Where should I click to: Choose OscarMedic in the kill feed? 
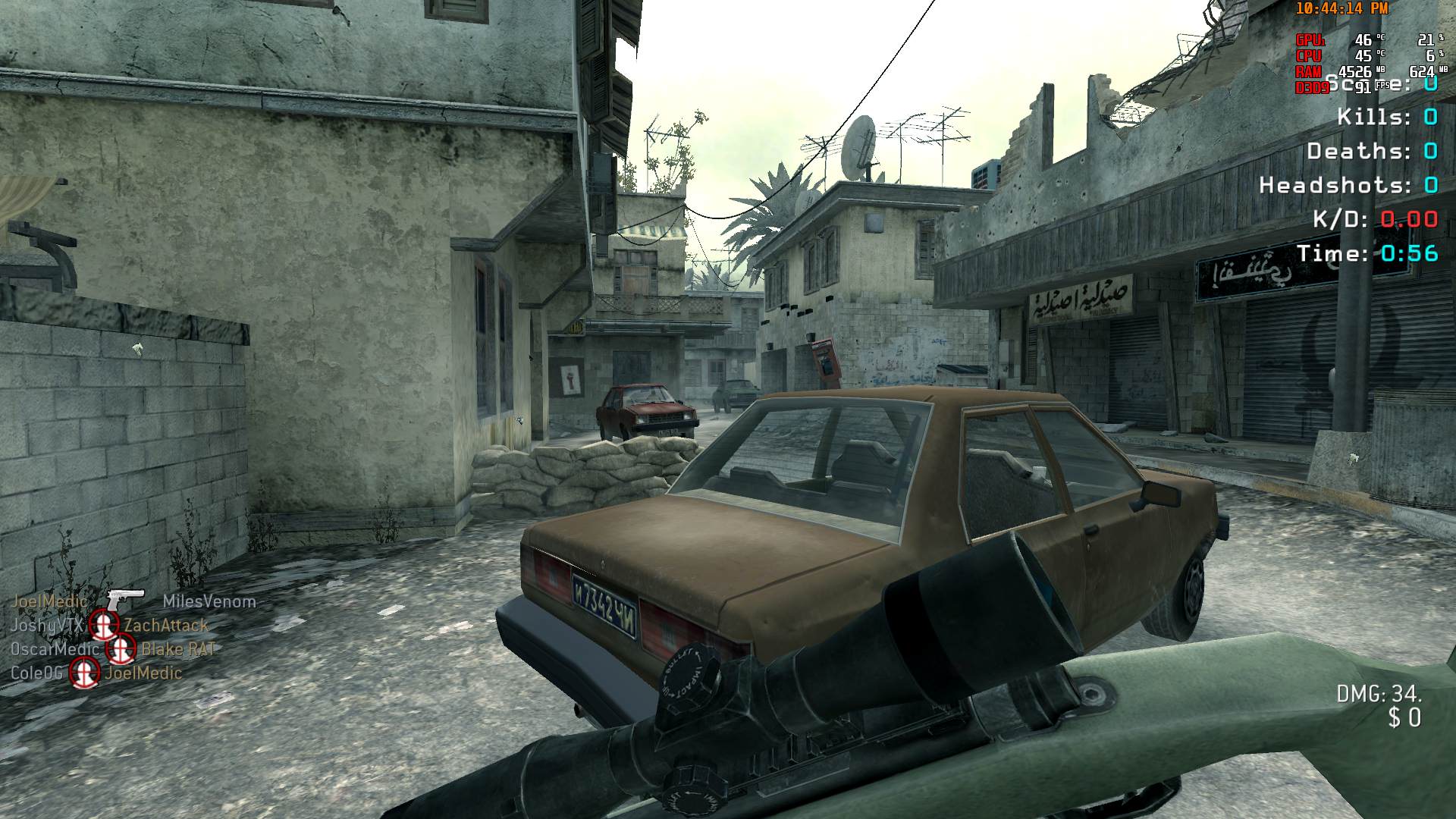click(55, 649)
